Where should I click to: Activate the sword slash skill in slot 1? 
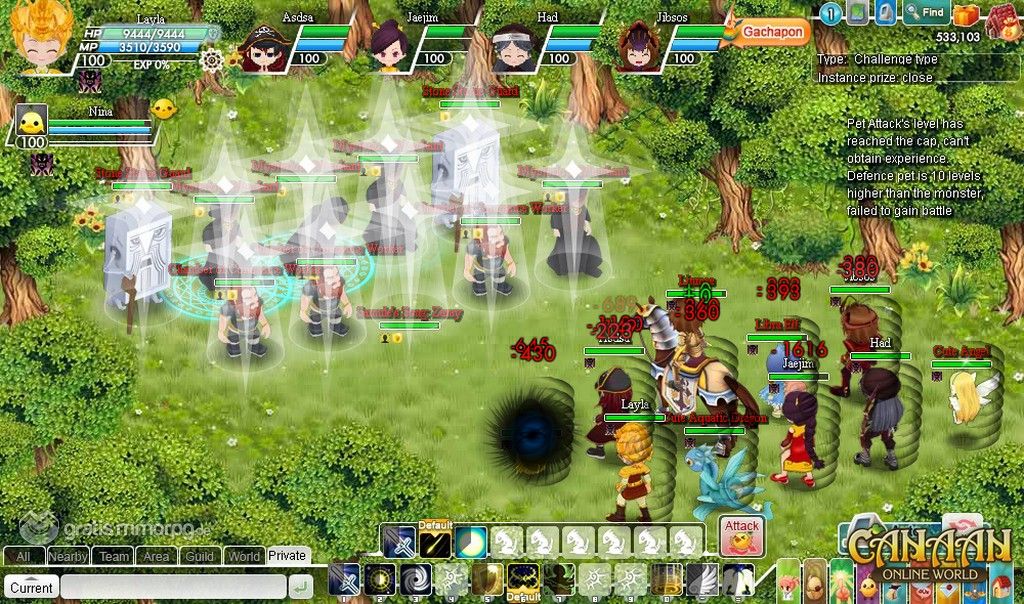tap(345, 581)
